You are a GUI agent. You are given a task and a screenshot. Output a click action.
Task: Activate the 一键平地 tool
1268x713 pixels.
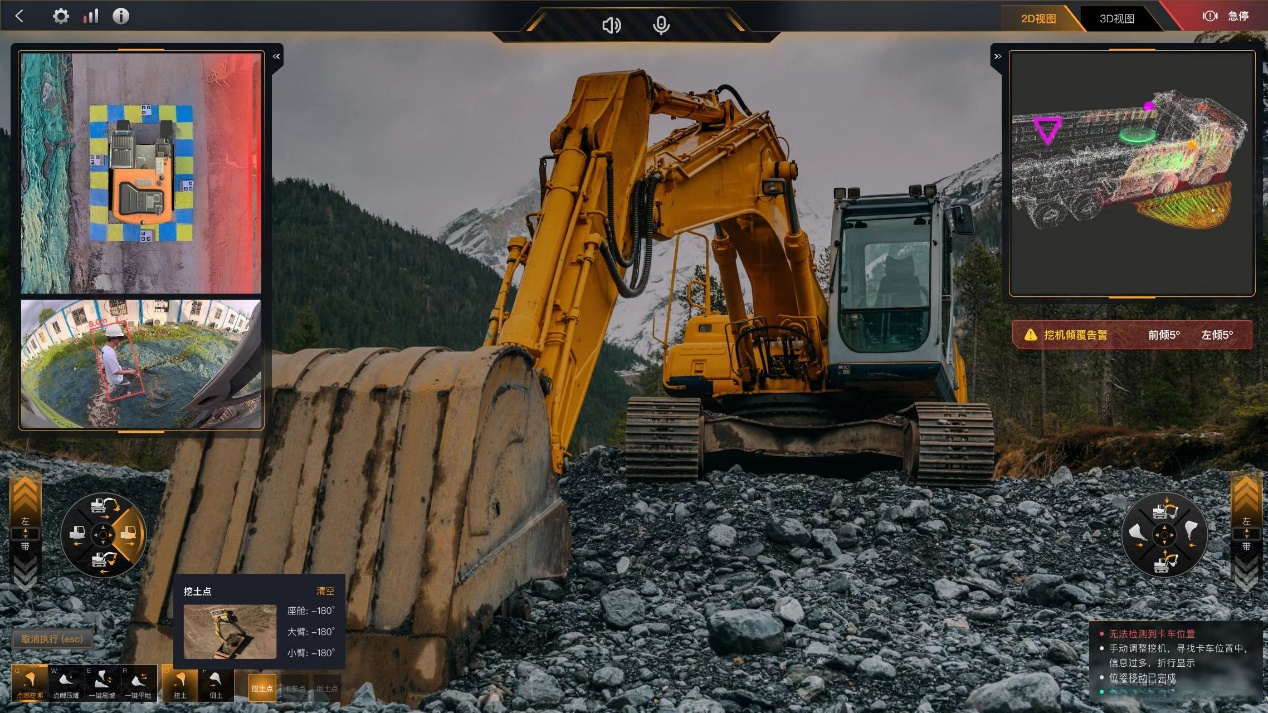coord(139,683)
